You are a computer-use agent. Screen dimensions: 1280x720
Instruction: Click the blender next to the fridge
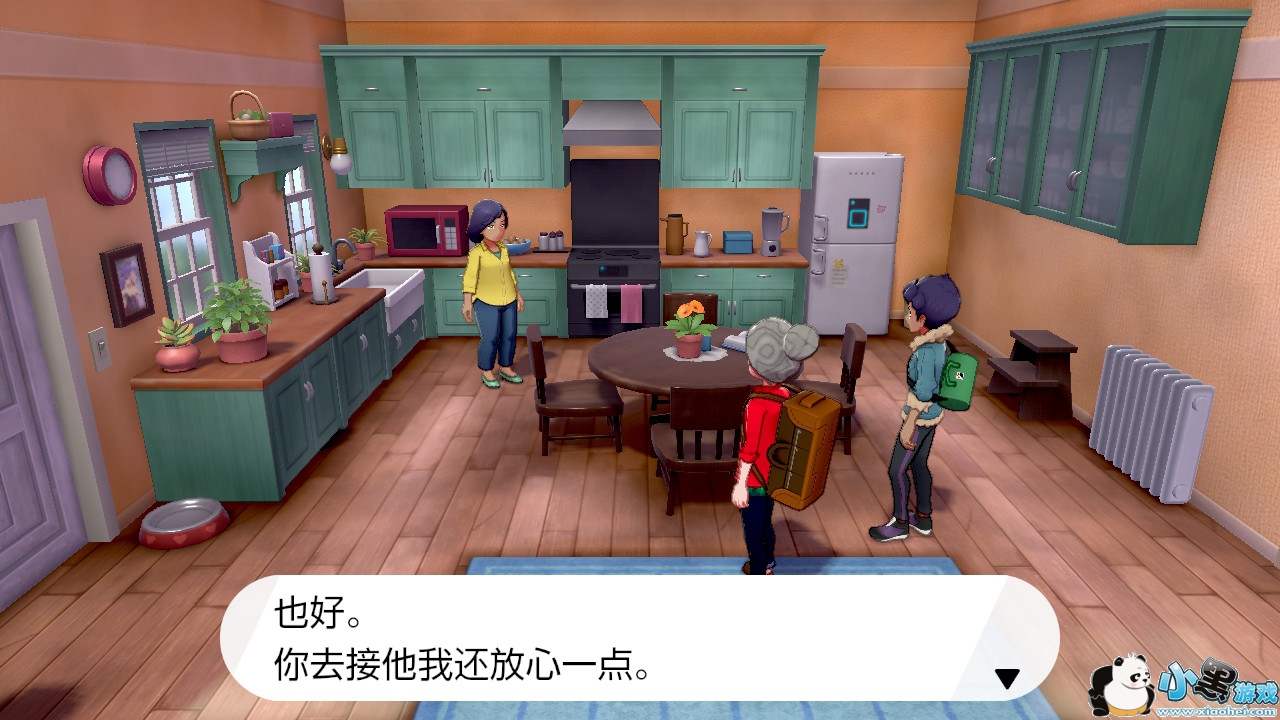(x=772, y=231)
